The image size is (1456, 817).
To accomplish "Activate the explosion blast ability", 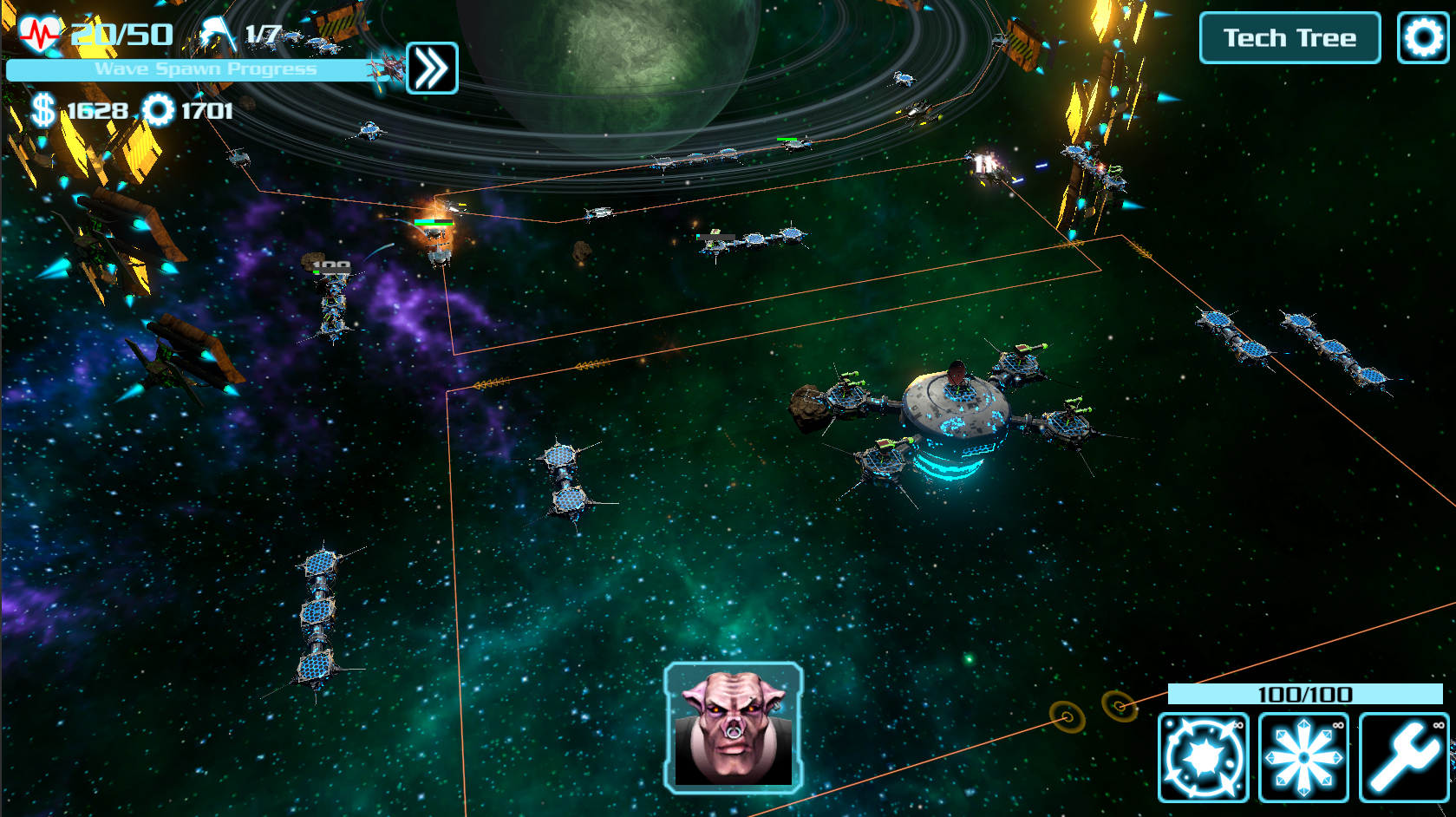I will [x=1203, y=757].
